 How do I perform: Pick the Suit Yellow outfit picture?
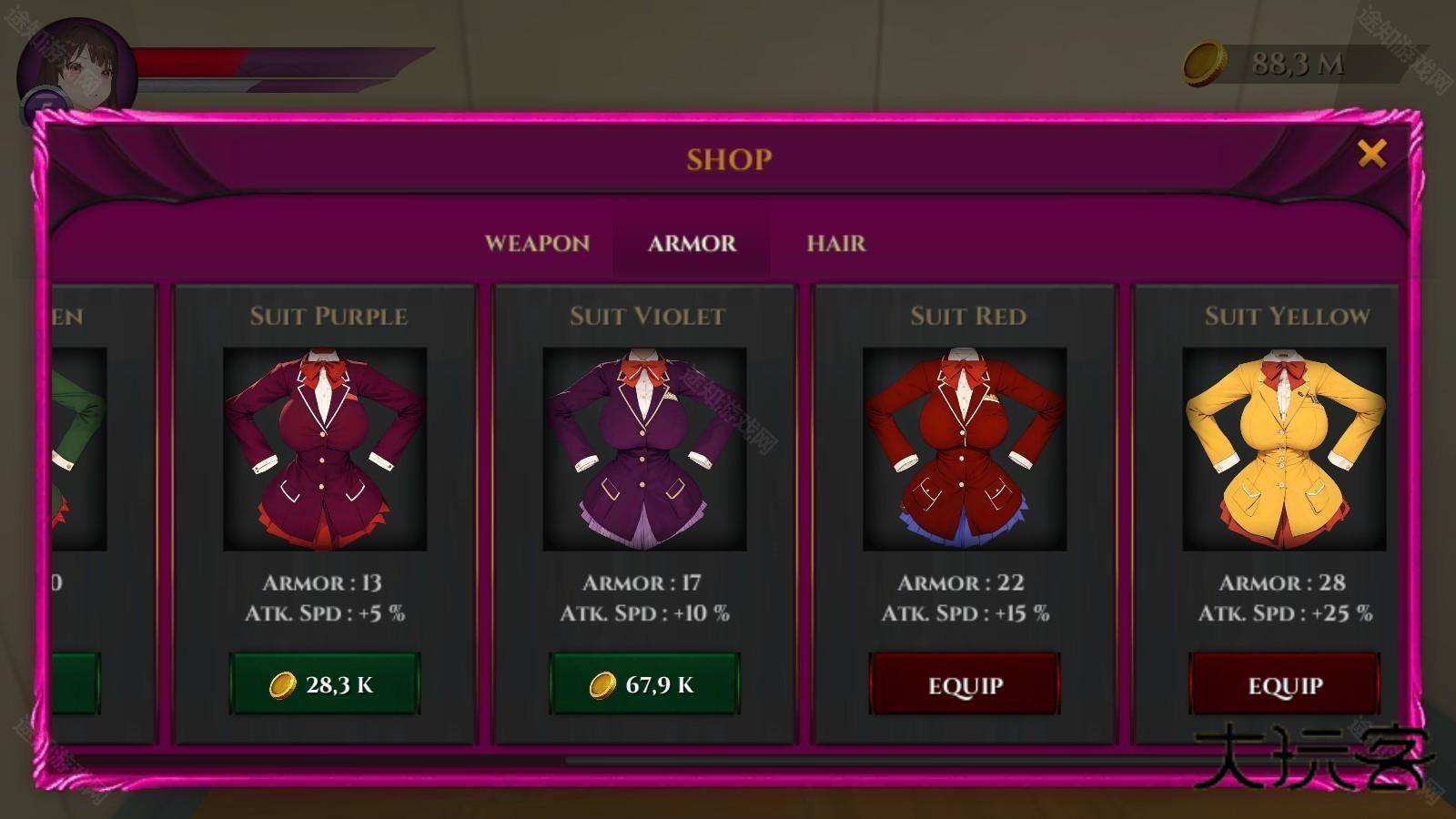pyautogui.click(x=1284, y=450)
